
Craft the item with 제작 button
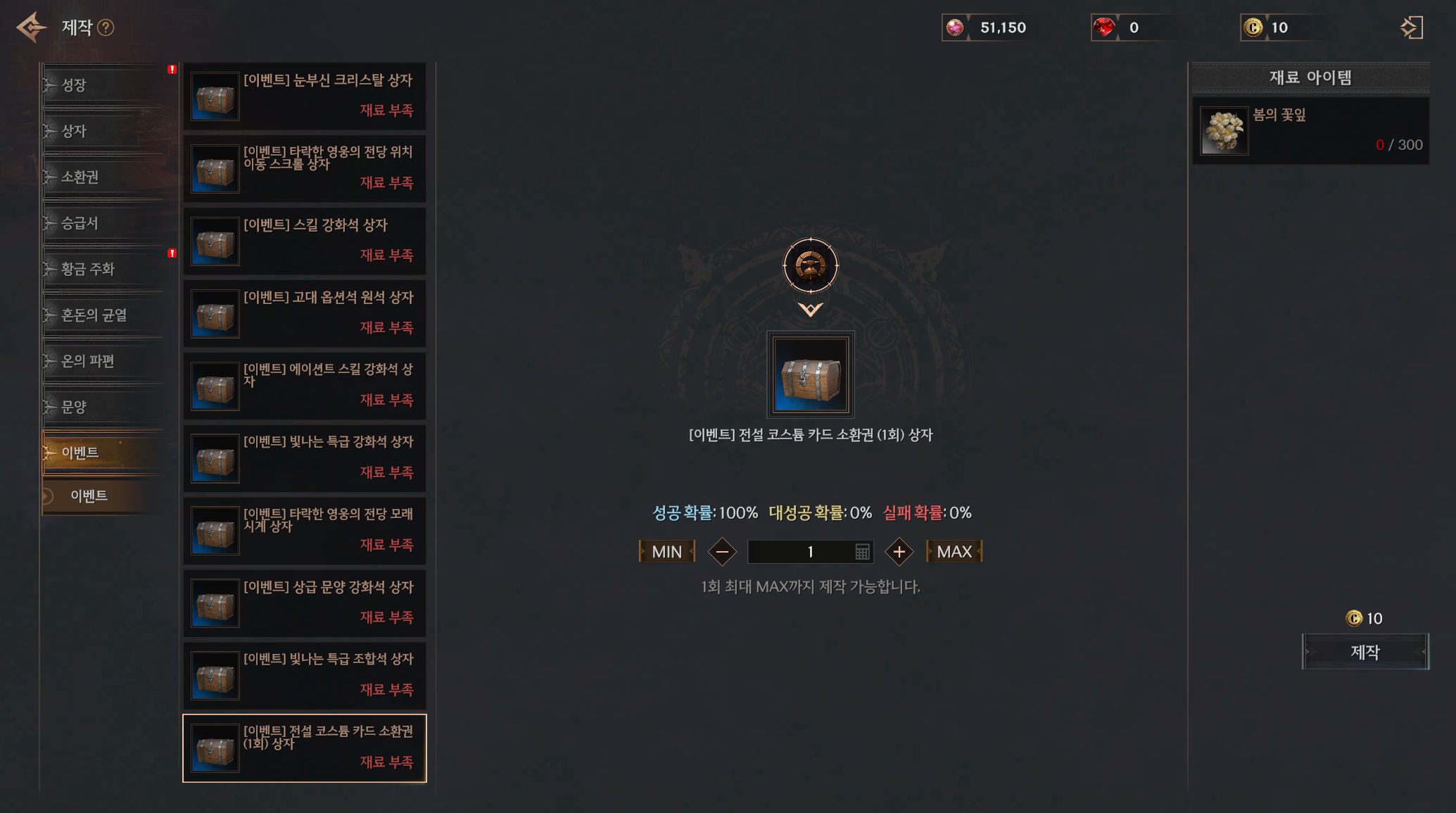click(1365, 652)
